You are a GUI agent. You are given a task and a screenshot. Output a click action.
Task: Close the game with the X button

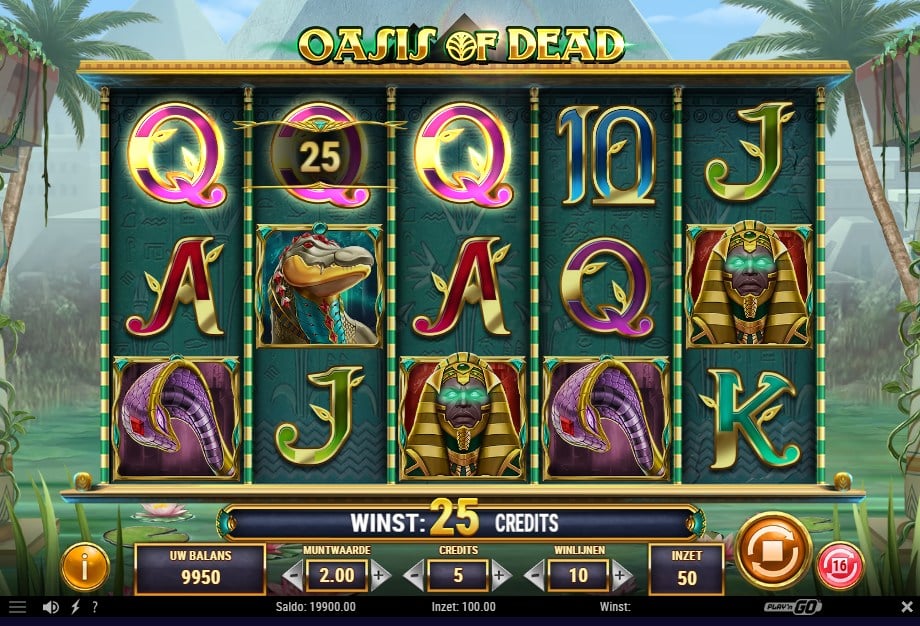click(906, 607)
